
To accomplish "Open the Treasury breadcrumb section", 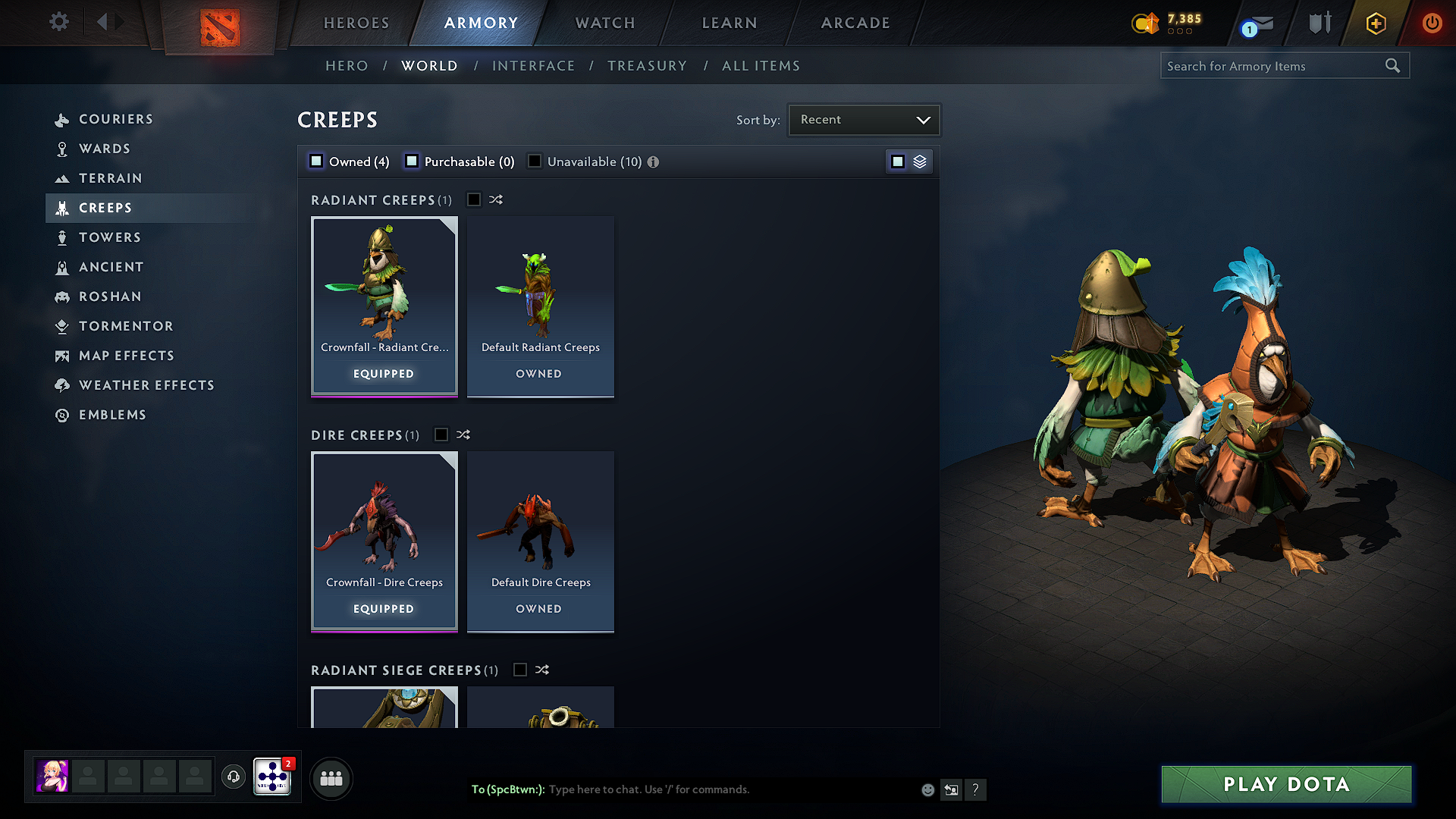I will [647, 65].
